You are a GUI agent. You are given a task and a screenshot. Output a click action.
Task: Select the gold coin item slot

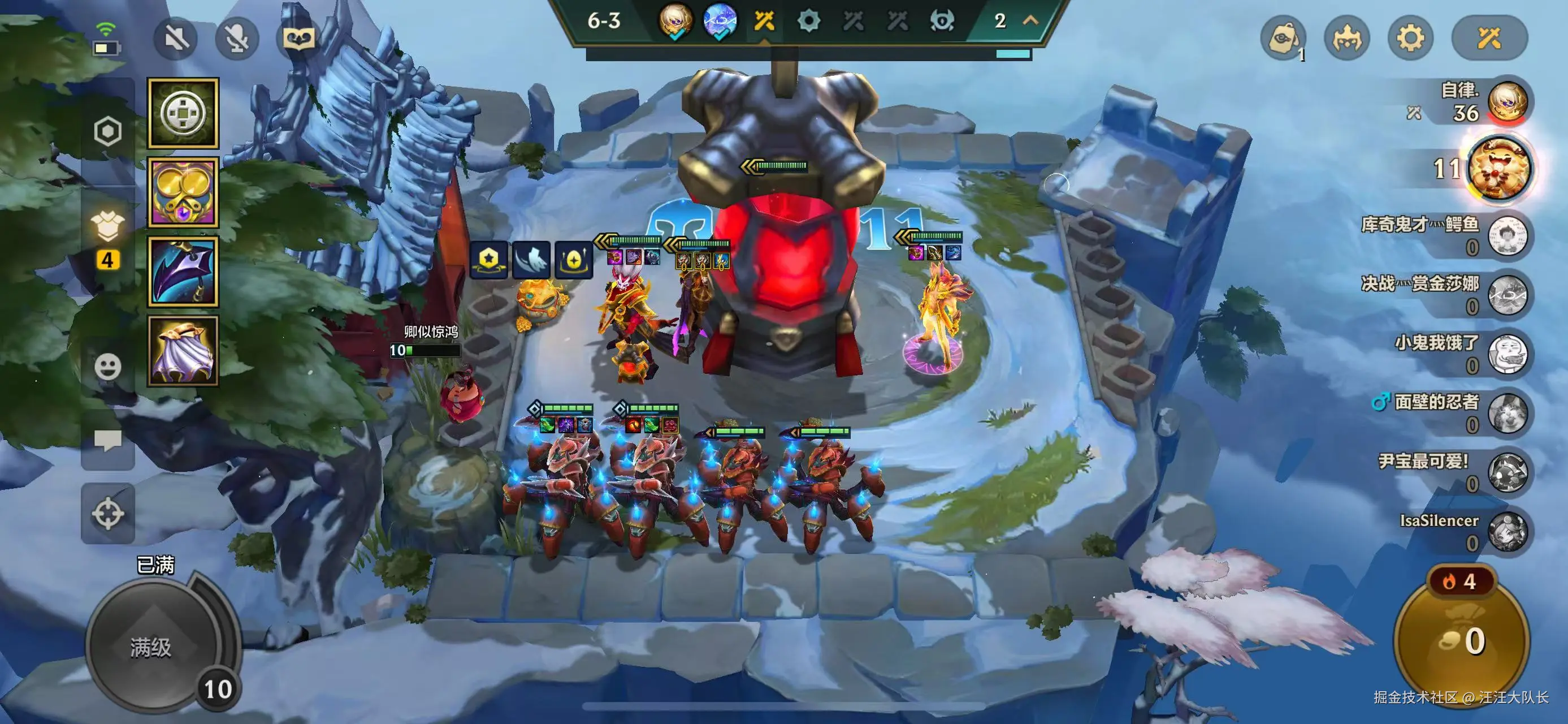[x=183, y=113]
